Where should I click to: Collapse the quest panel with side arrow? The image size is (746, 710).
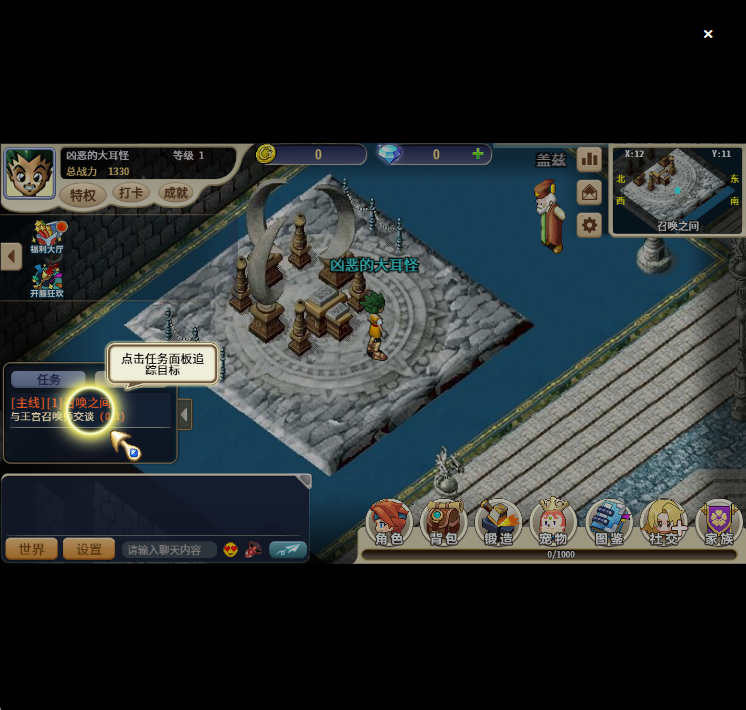(184, 414)
